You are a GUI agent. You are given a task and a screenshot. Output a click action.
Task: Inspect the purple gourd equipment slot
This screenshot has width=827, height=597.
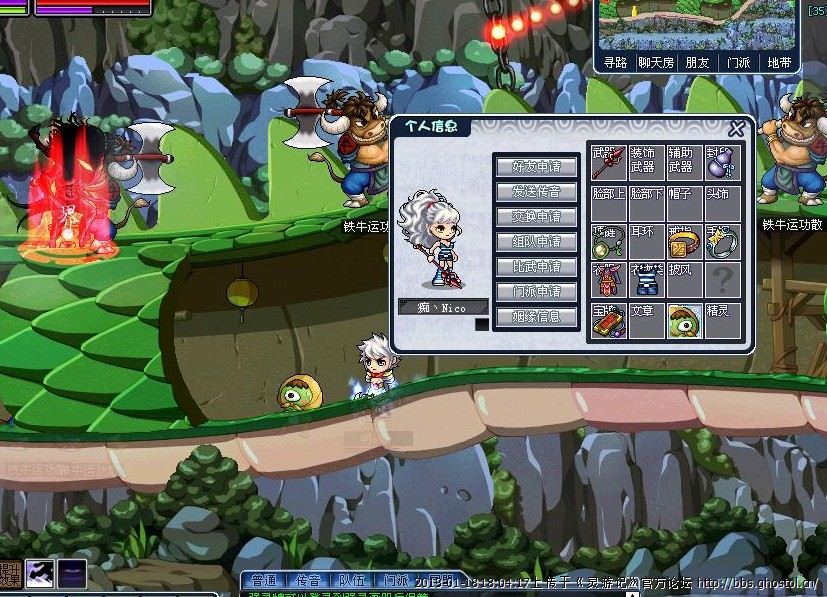coord(723,164)
